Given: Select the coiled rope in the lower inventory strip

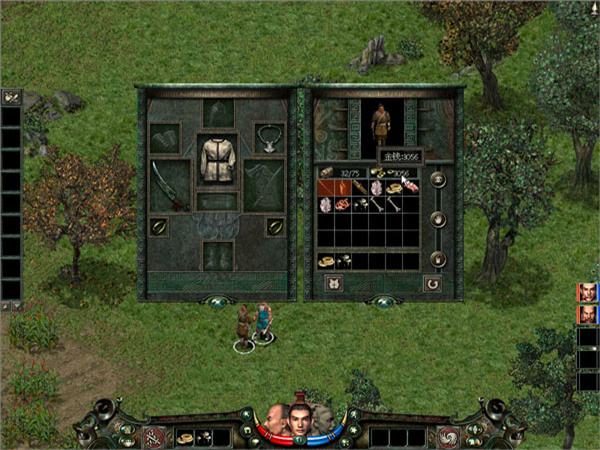Looking at the screenshot, I should 327,260.
